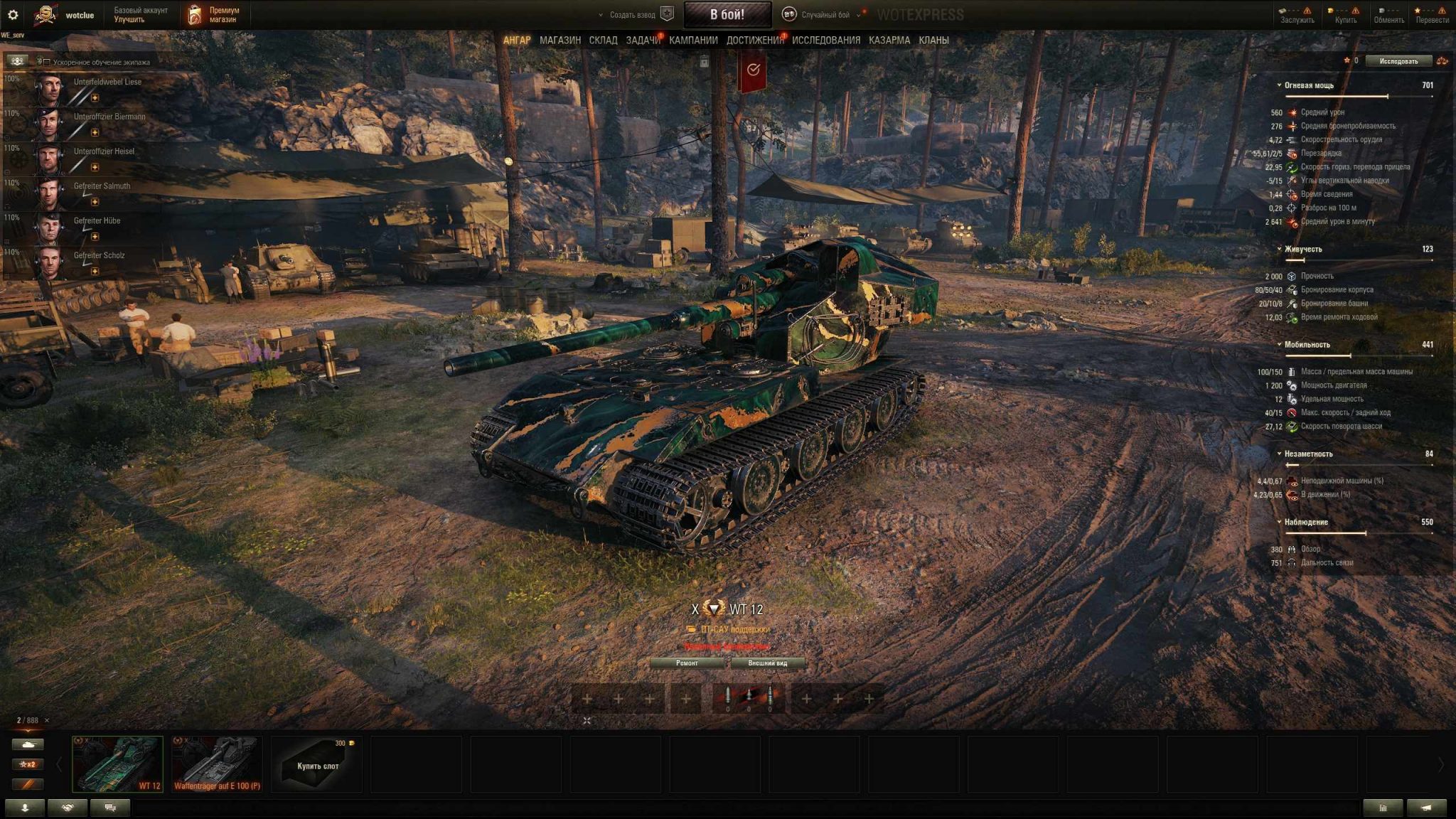
Task: Buy a new slot via Купить слот
Action: point(317,765)
